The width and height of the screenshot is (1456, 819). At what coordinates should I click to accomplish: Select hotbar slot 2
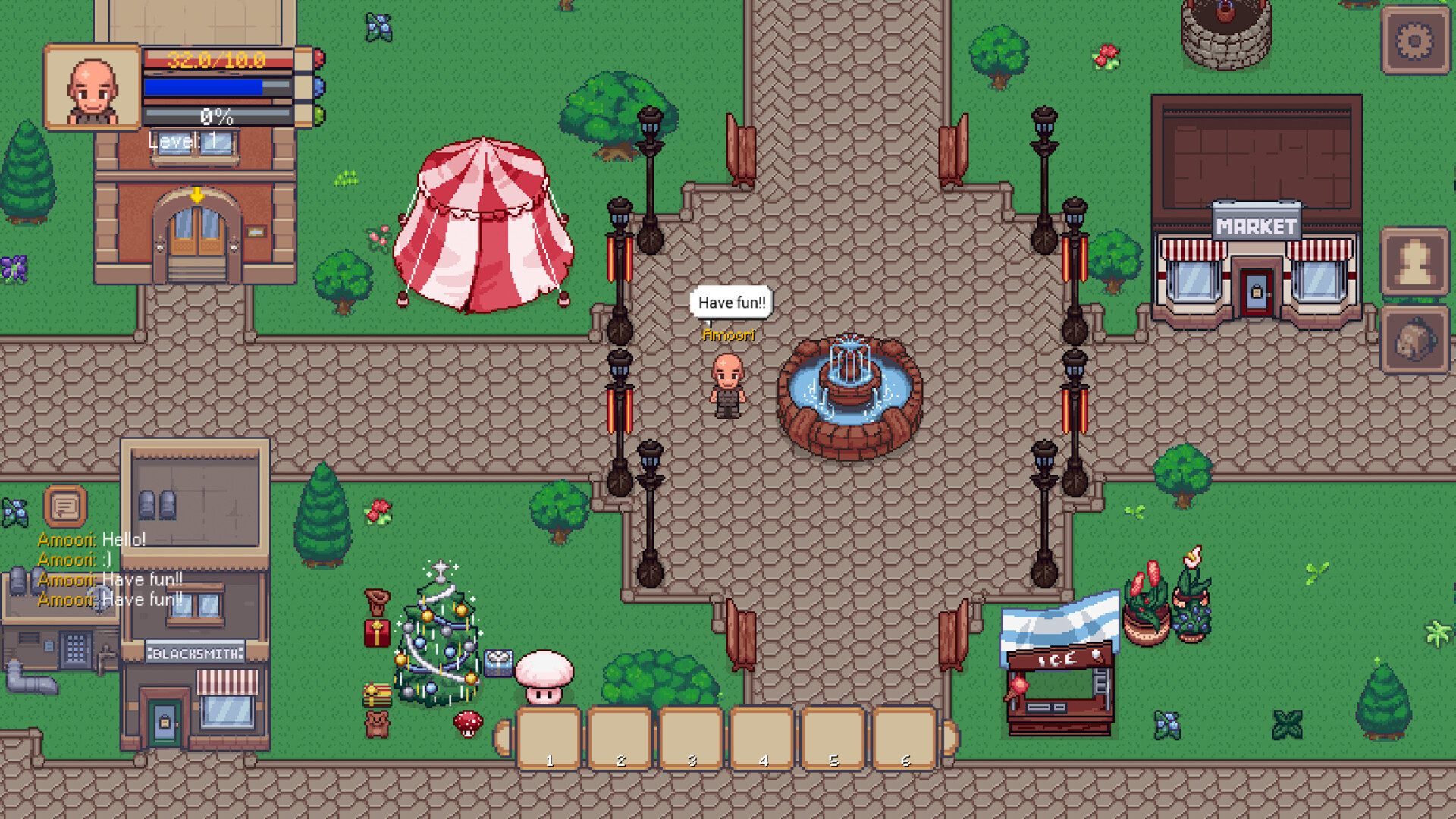(621, 739)
